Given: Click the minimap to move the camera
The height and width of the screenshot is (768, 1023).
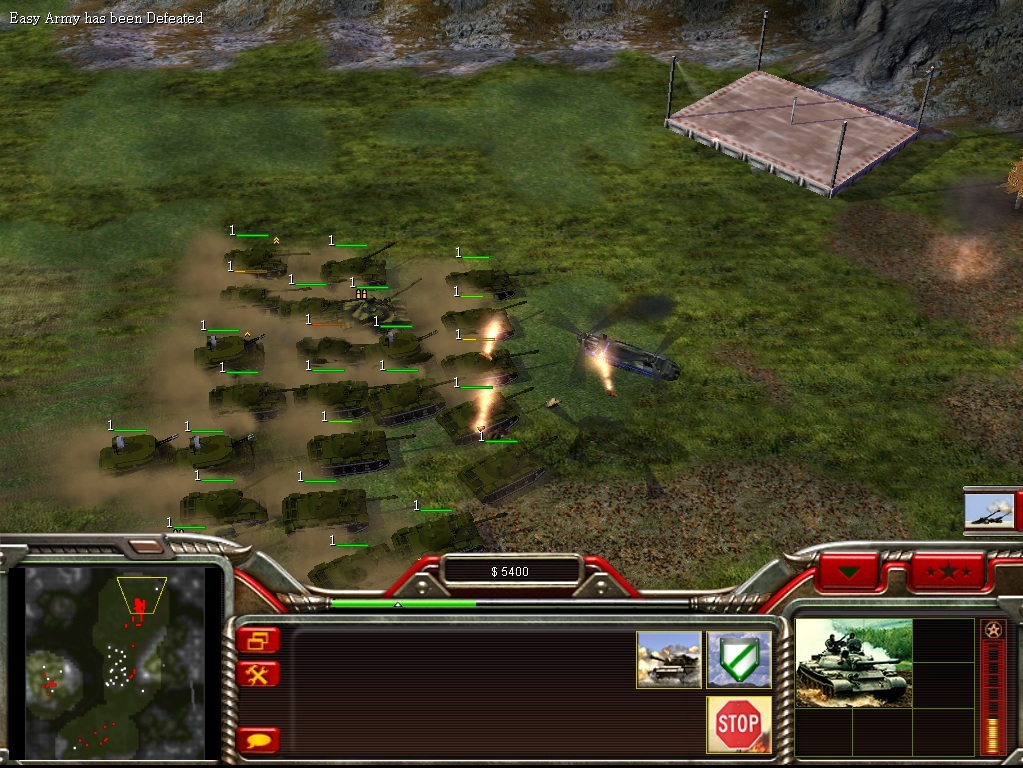Looking at the screenshot, I should click(115, 662).
